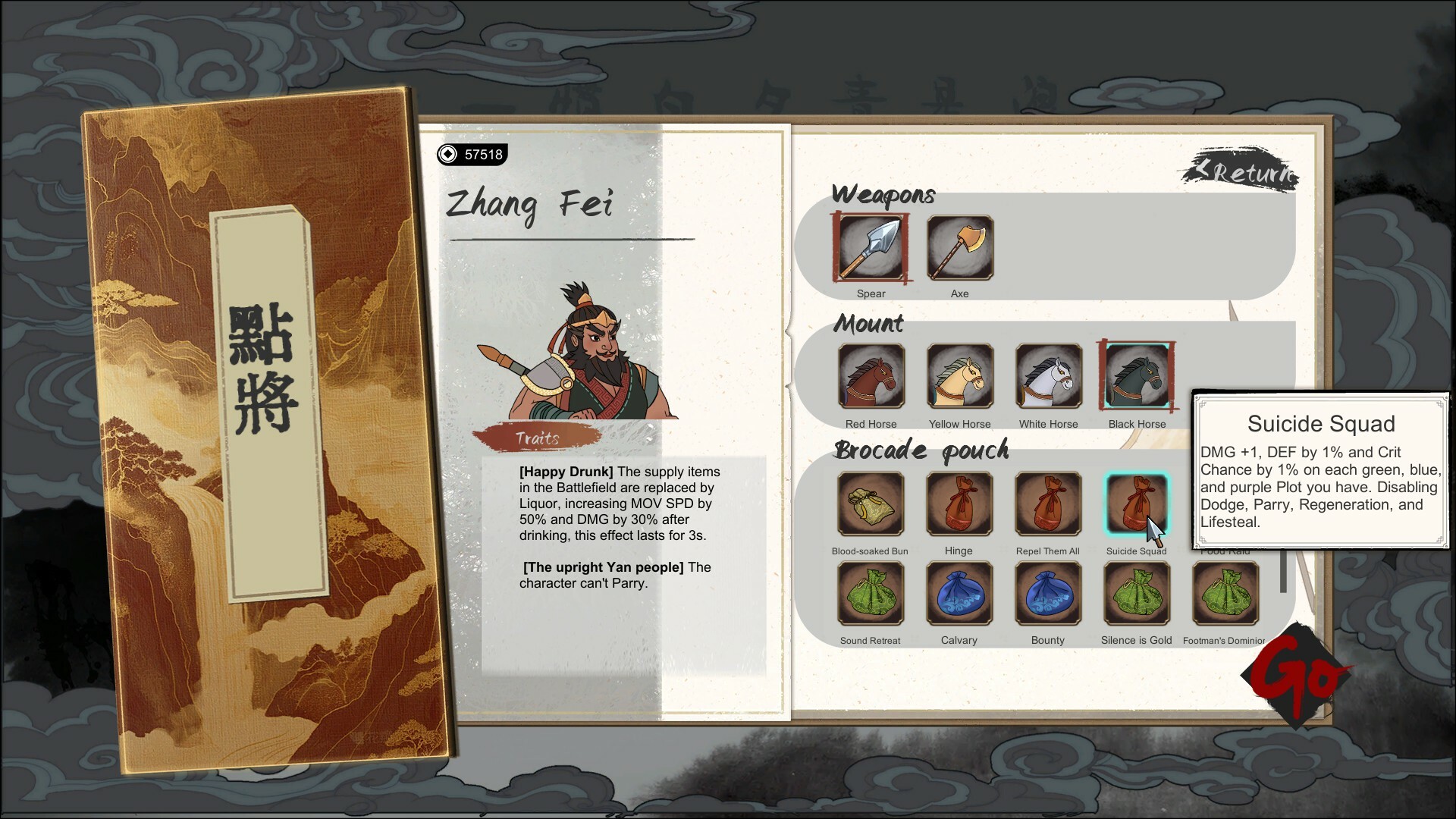Select the Yellow Horse mount

(959, 378)
